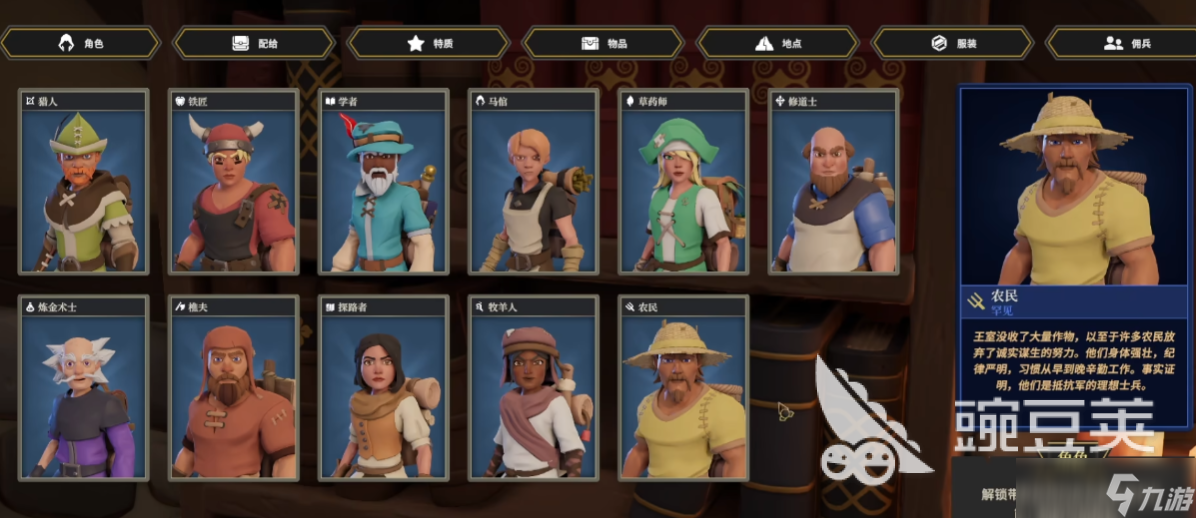
Task: Choose the 草药师 character card
Action: (x=684, y=182)
